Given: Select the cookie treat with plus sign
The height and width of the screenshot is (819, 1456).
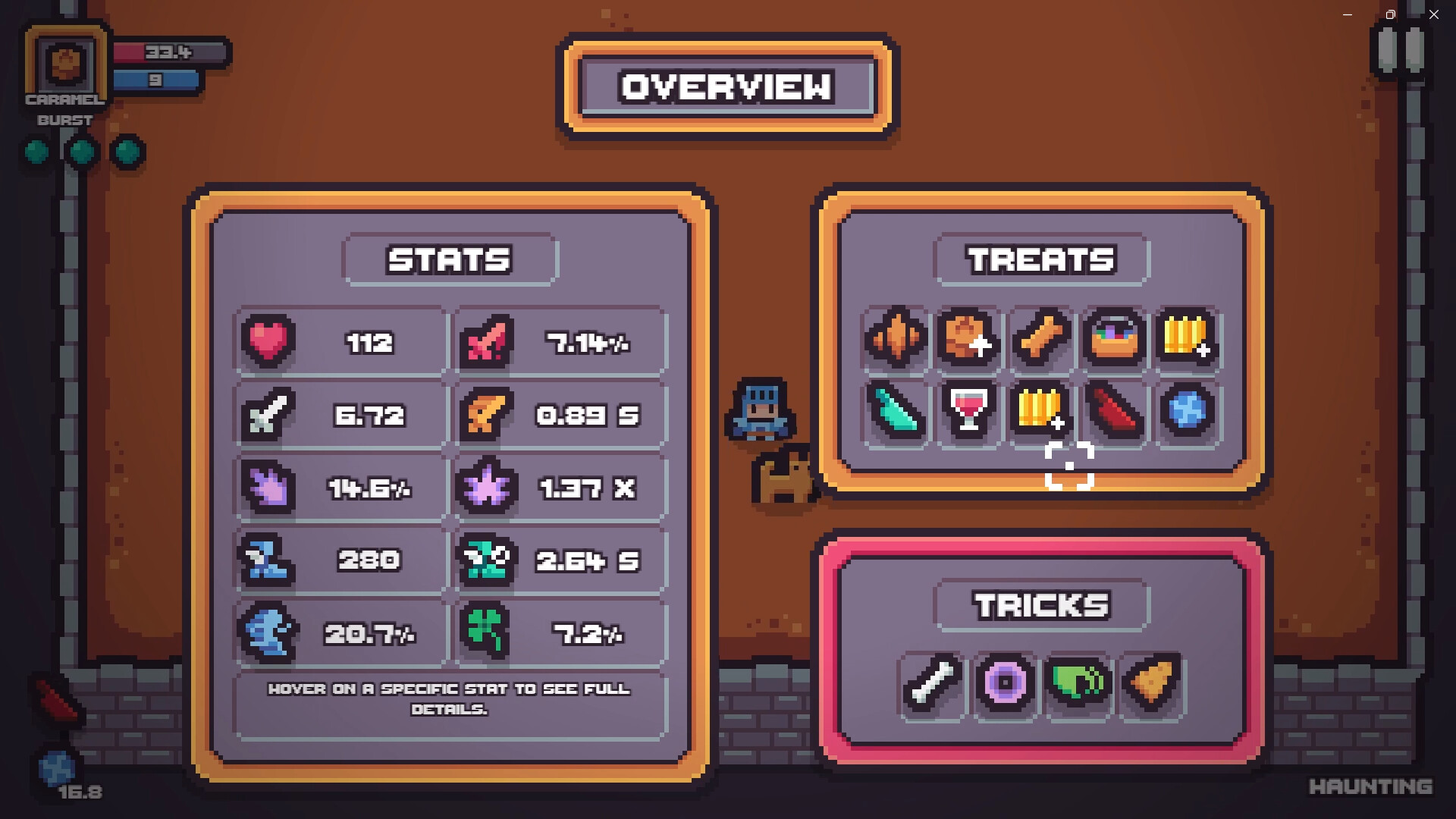Looking at the screenshot, I should click(x=968, y=339).
